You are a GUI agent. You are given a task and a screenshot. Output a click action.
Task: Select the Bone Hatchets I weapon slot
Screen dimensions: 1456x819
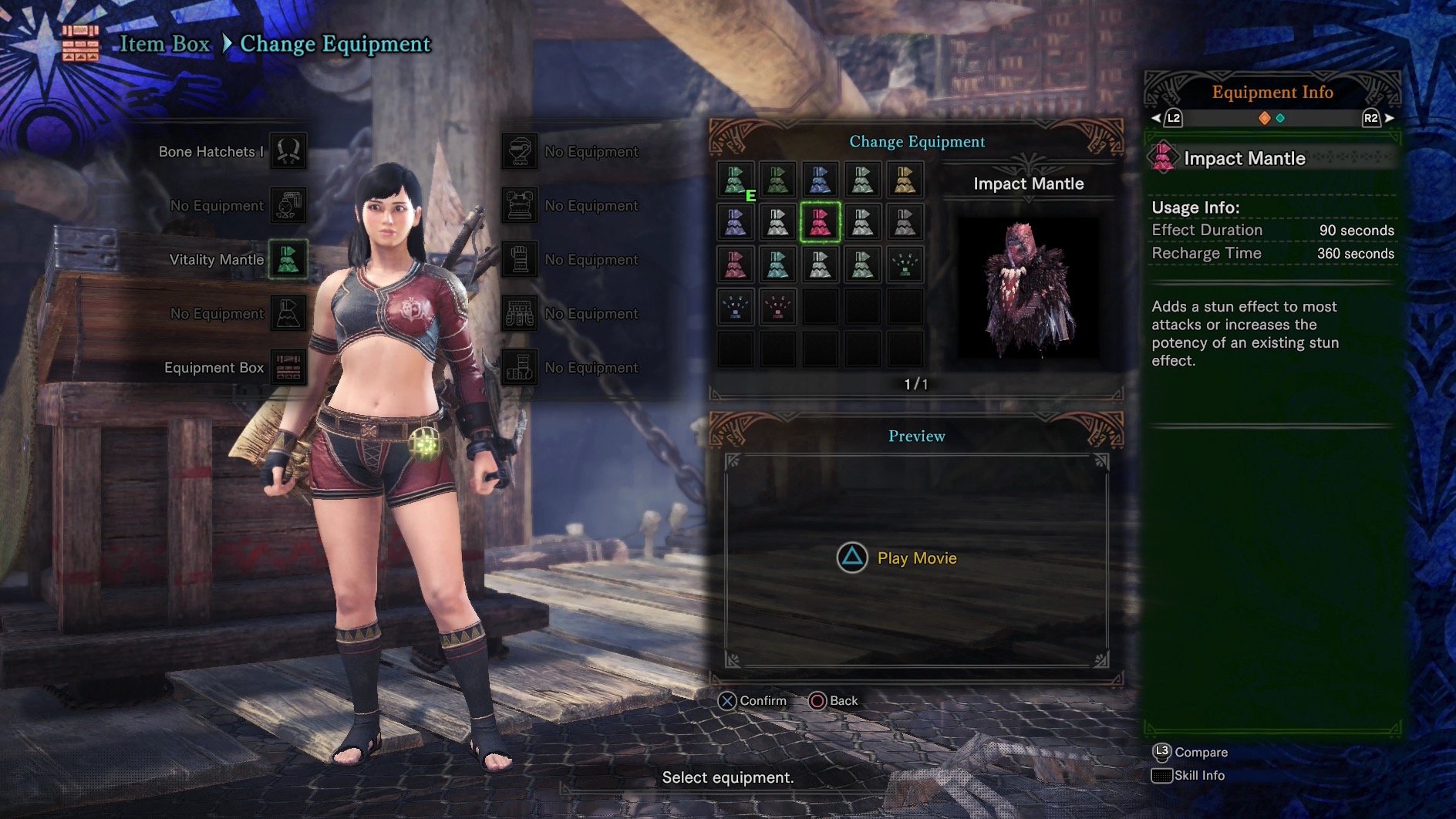click(x=288, y=151)
